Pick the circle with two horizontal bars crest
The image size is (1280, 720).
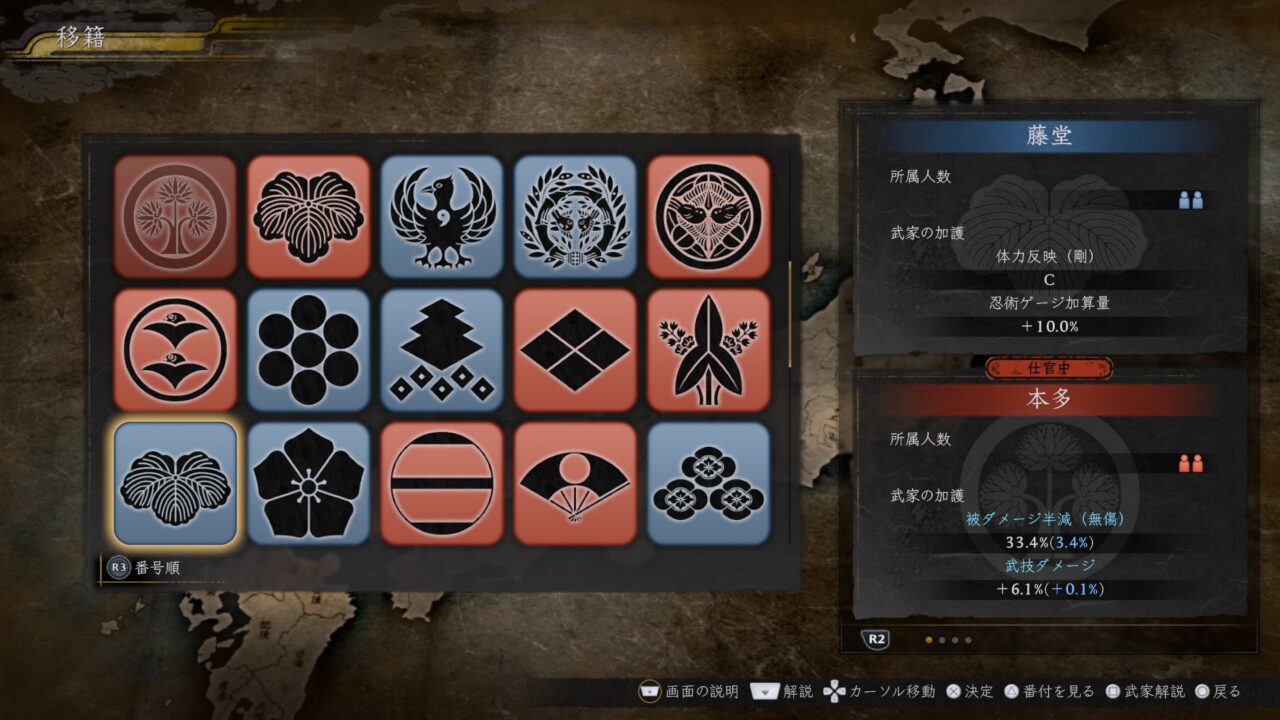[442, 483]
